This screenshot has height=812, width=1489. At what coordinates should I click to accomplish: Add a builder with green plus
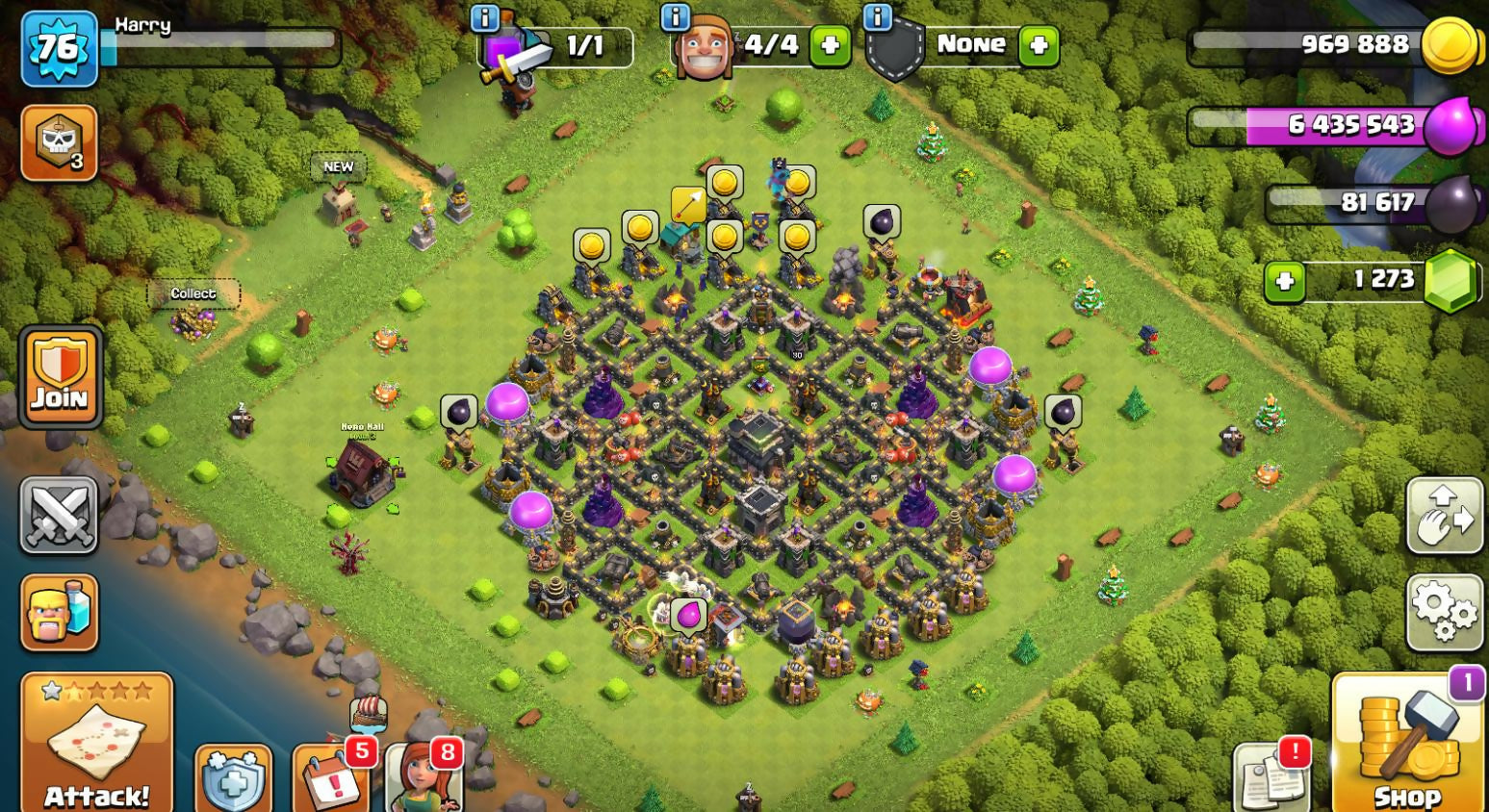click(x=830, y=45)
